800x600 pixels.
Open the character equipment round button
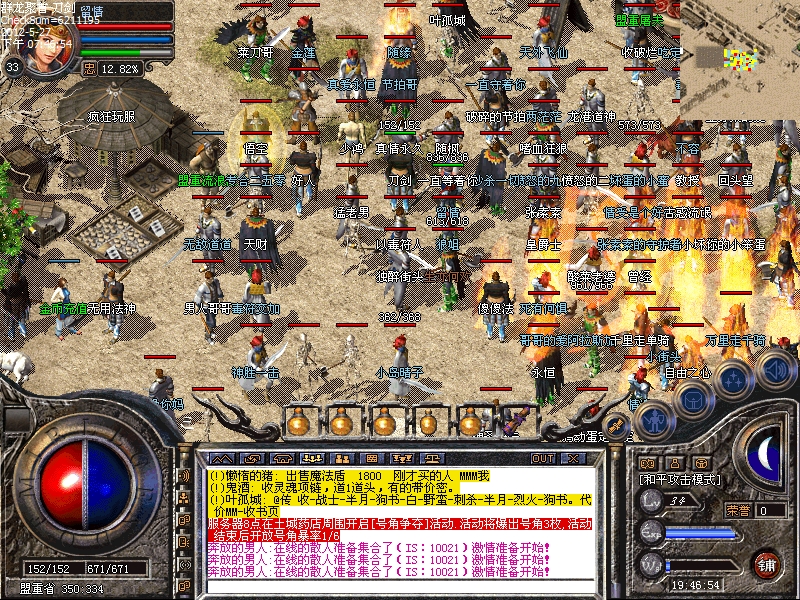click(x=654, y=421)
